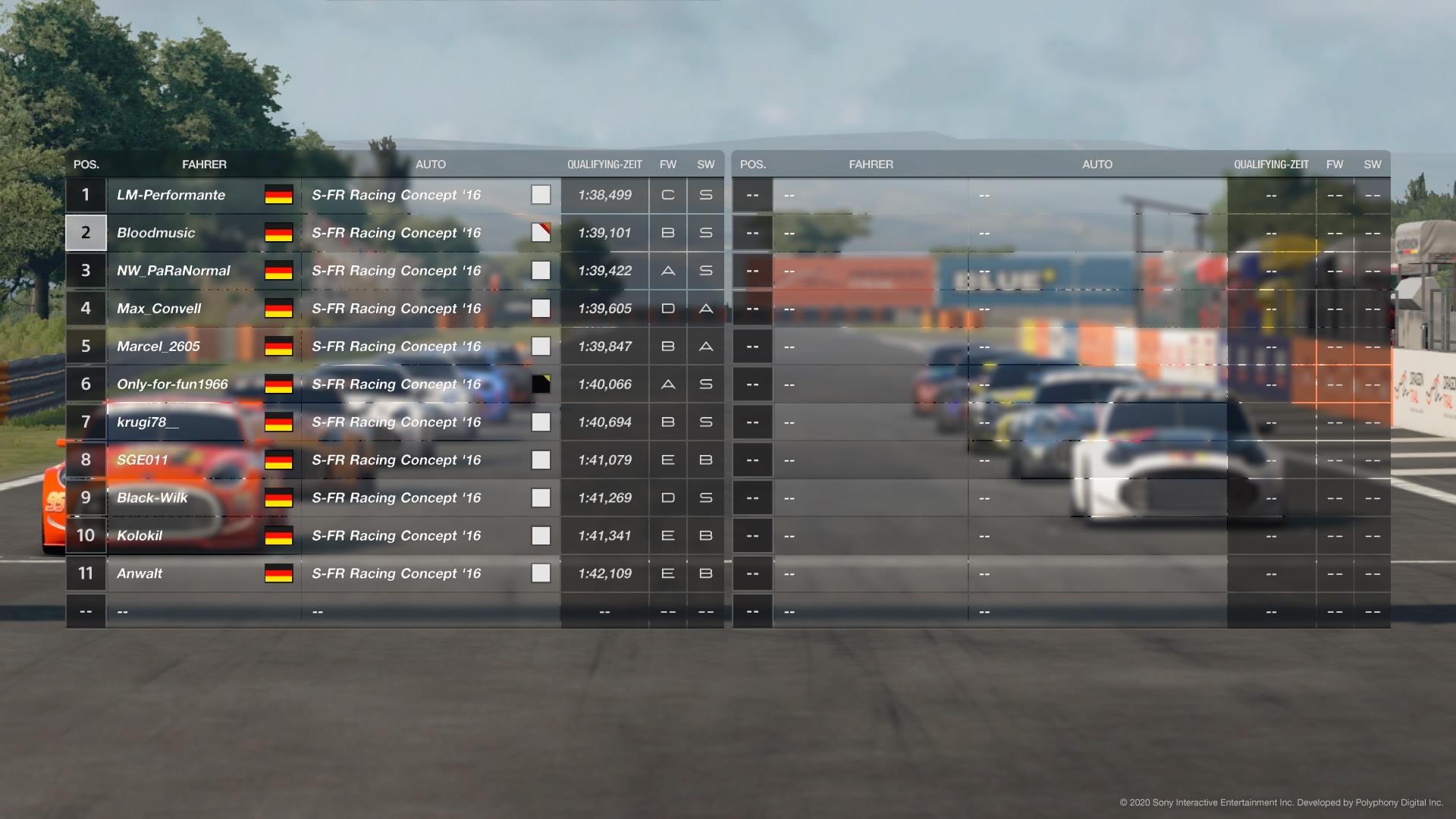
Task: Select the SW rating 'A' in Max_Convell's row
Action: point(705,309)
